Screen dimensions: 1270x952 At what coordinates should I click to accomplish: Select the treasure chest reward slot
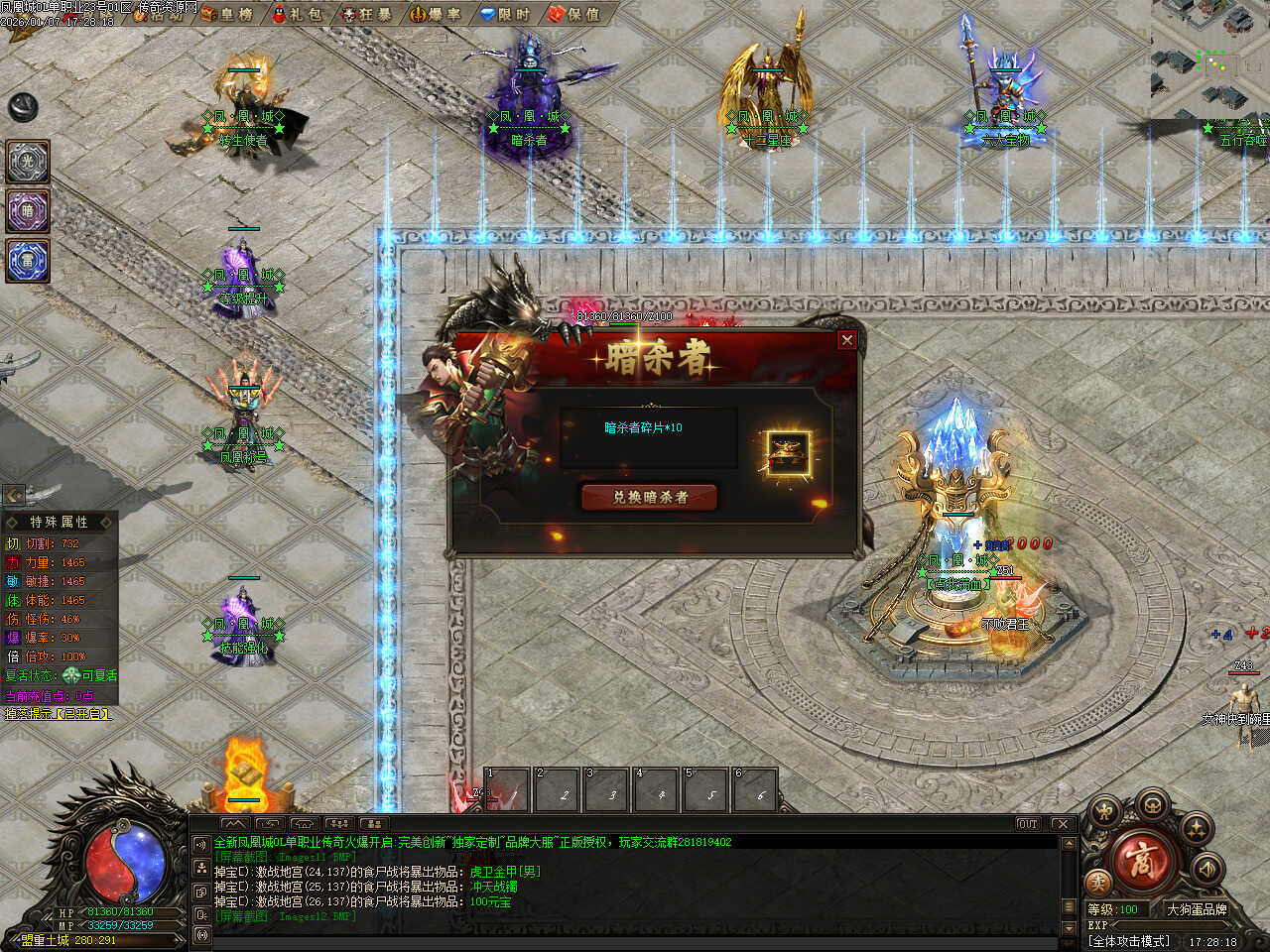[789, 452]
